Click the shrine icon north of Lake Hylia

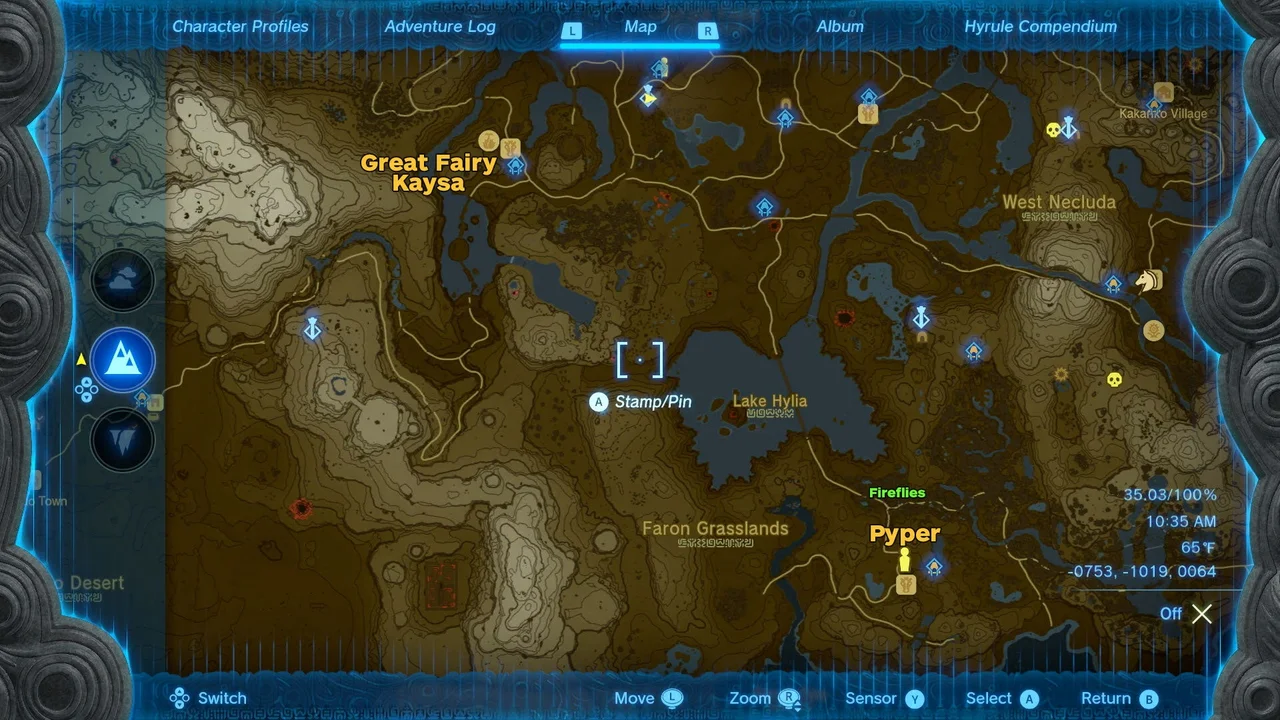764,205
